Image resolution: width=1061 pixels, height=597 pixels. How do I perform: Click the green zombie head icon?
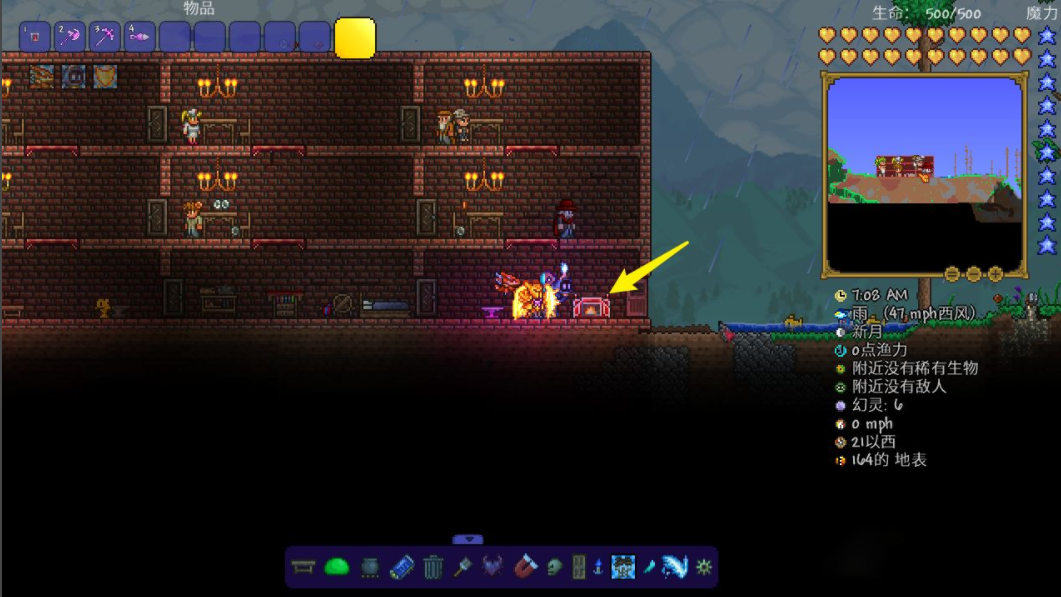554,567
